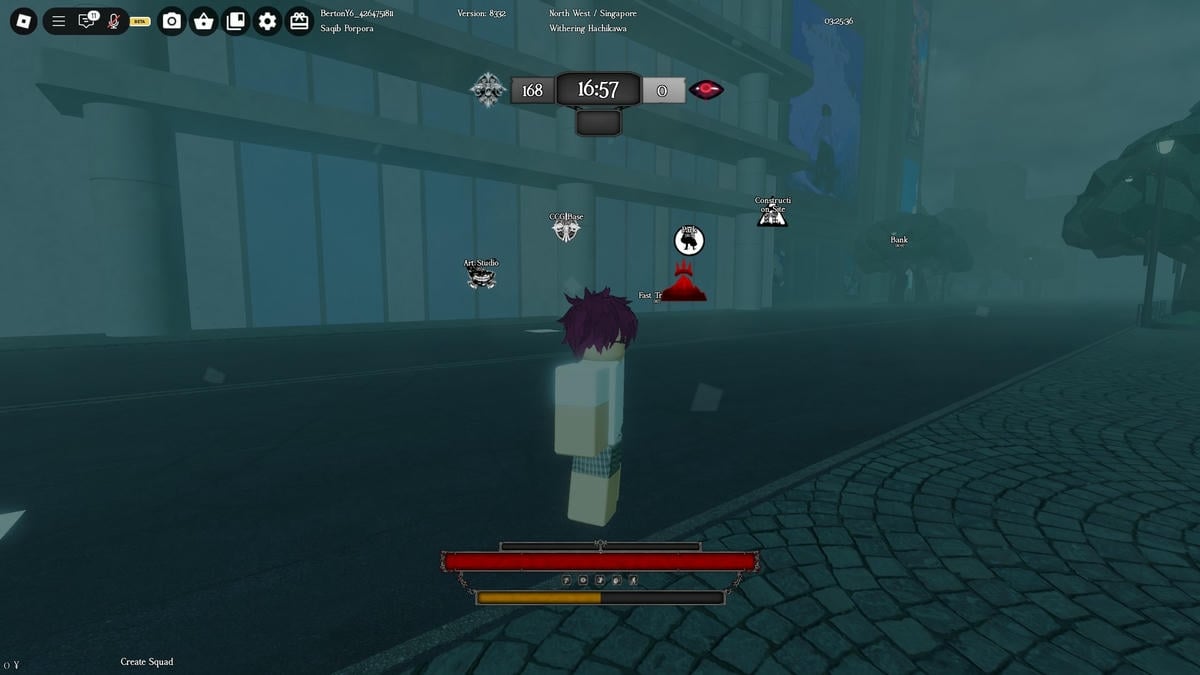Open the Roblox main menu logo
The width and height of the screenshot is (1200, 675).
tap(24, 21)
